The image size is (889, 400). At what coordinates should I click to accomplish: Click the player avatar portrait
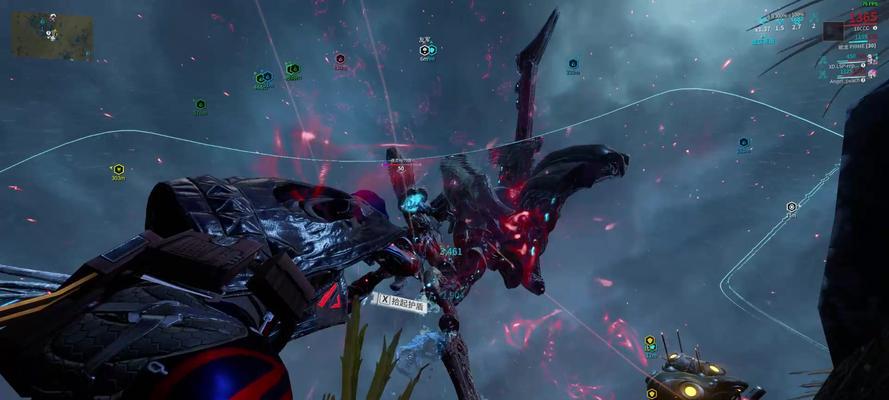pyautogui.click(x=833, y=30)
